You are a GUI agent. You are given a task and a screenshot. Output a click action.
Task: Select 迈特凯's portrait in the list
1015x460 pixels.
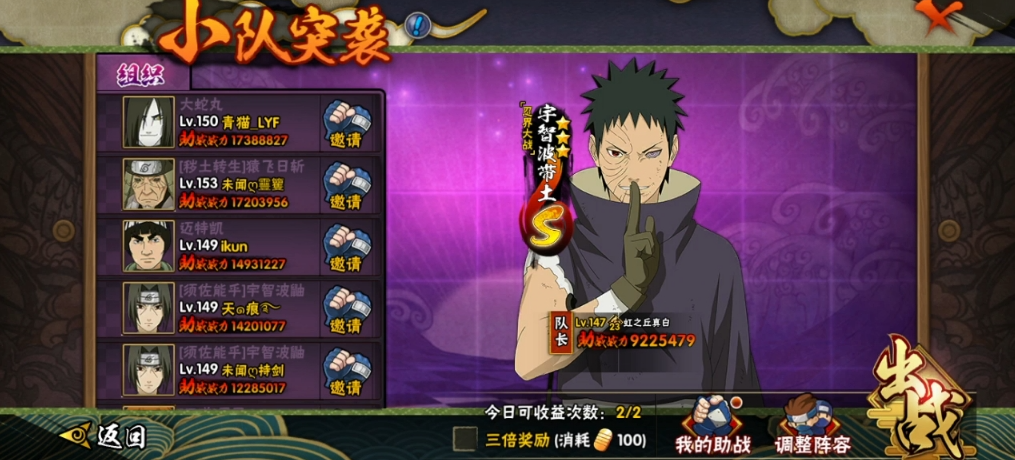tap(148, 246)
